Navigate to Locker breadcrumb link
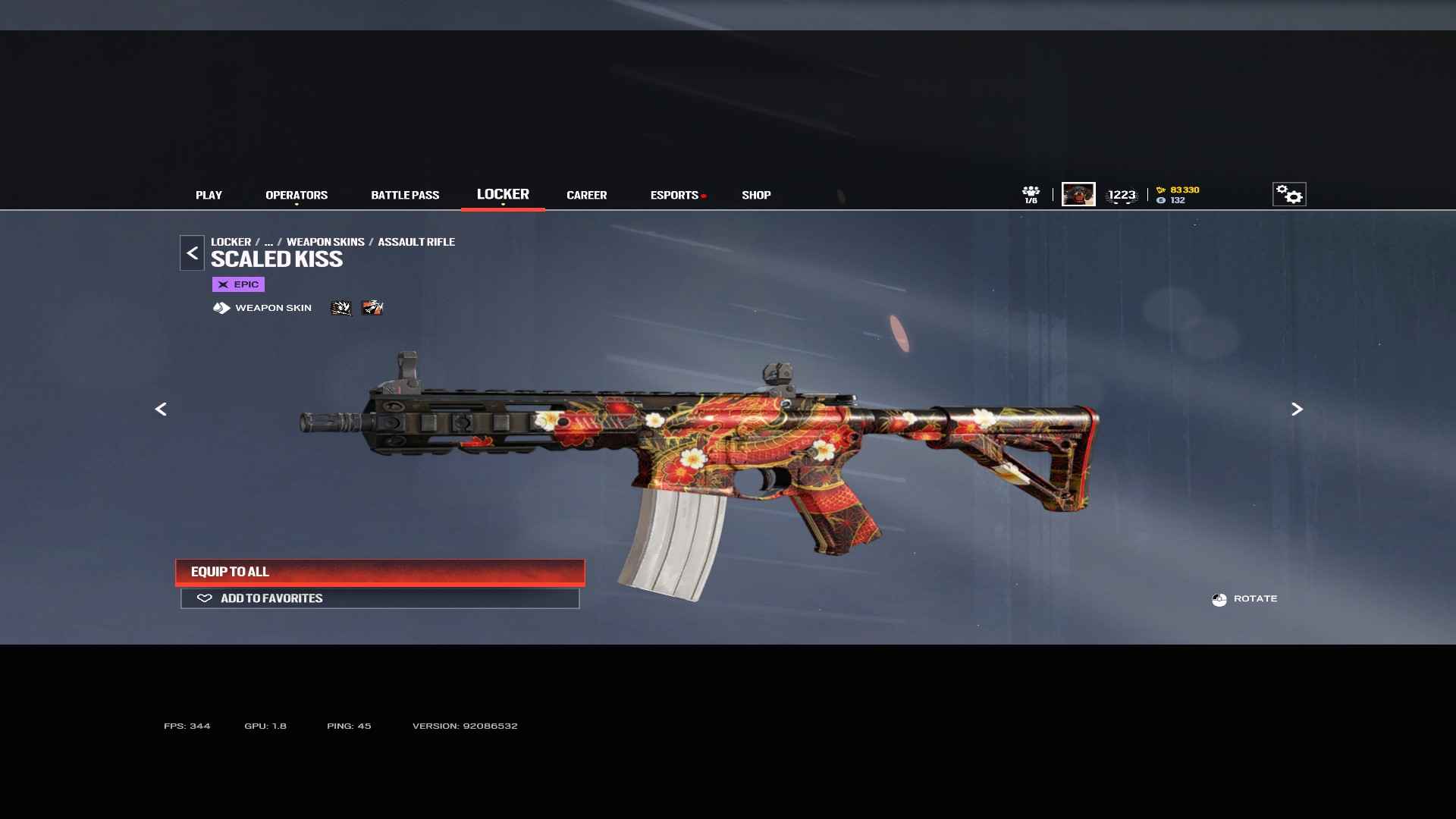Screen dimensions: 1456x819 (231, 242)
